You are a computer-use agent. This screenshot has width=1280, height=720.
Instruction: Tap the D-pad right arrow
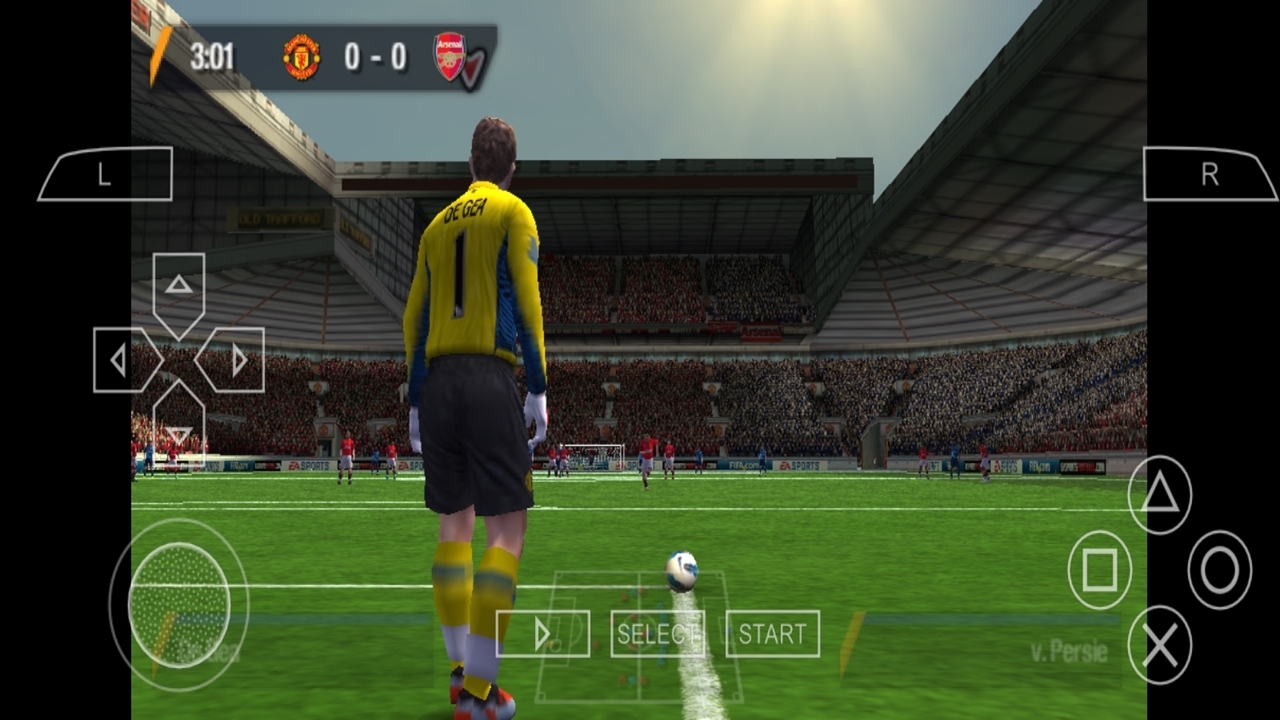click(x=236, y=360)
